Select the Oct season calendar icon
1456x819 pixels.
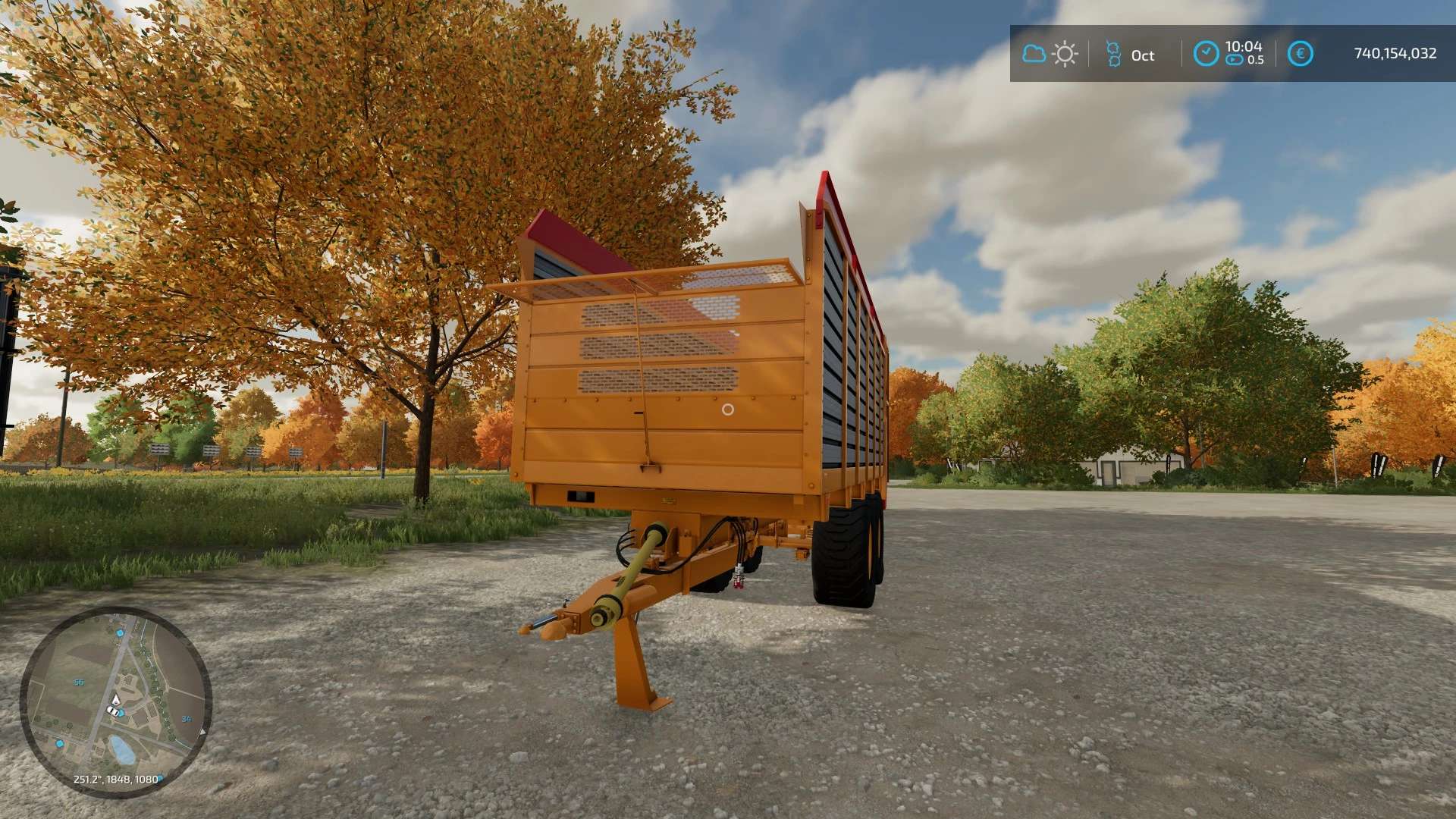coord(1113,54)
